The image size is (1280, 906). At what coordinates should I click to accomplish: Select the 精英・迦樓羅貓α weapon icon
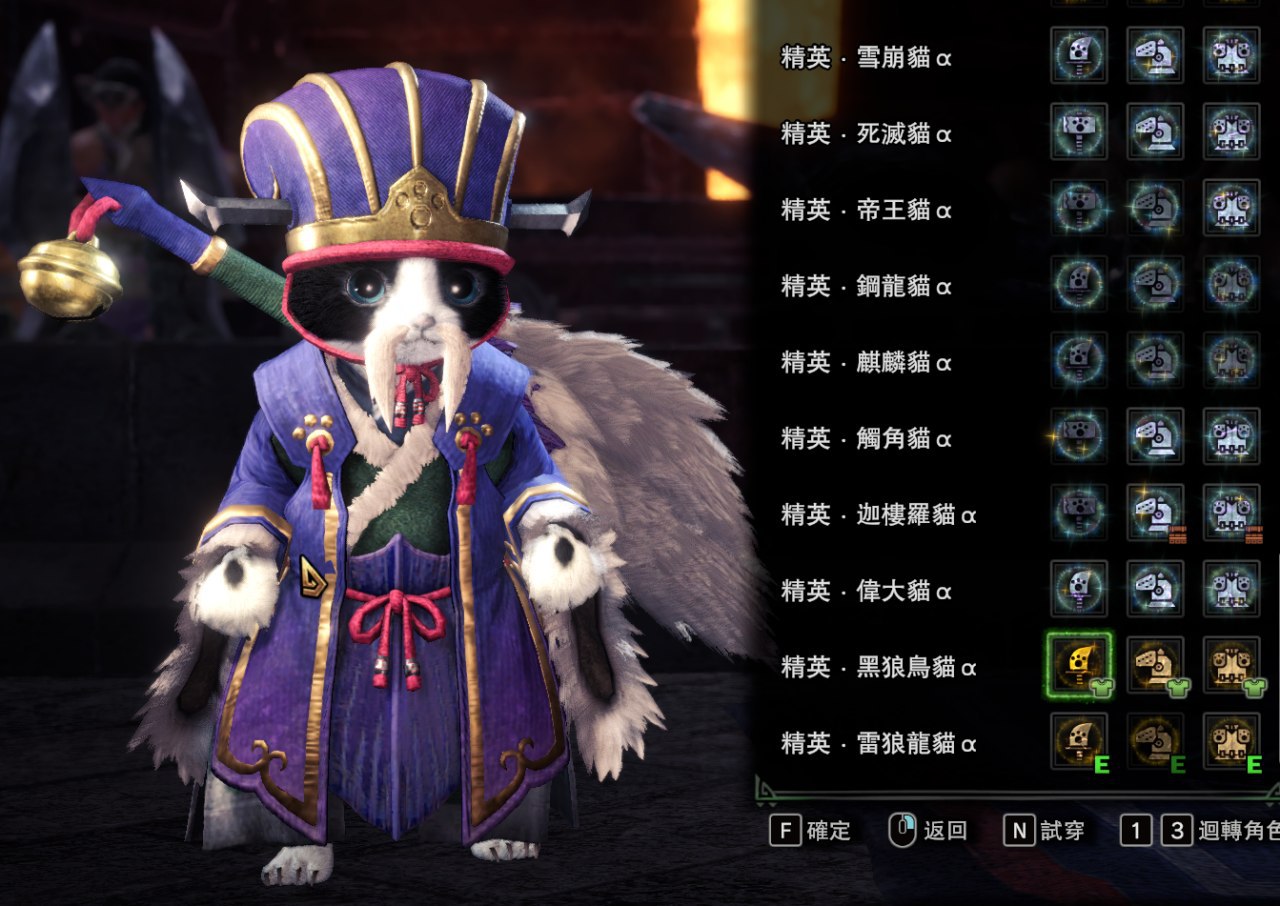tap(1079, 512)
